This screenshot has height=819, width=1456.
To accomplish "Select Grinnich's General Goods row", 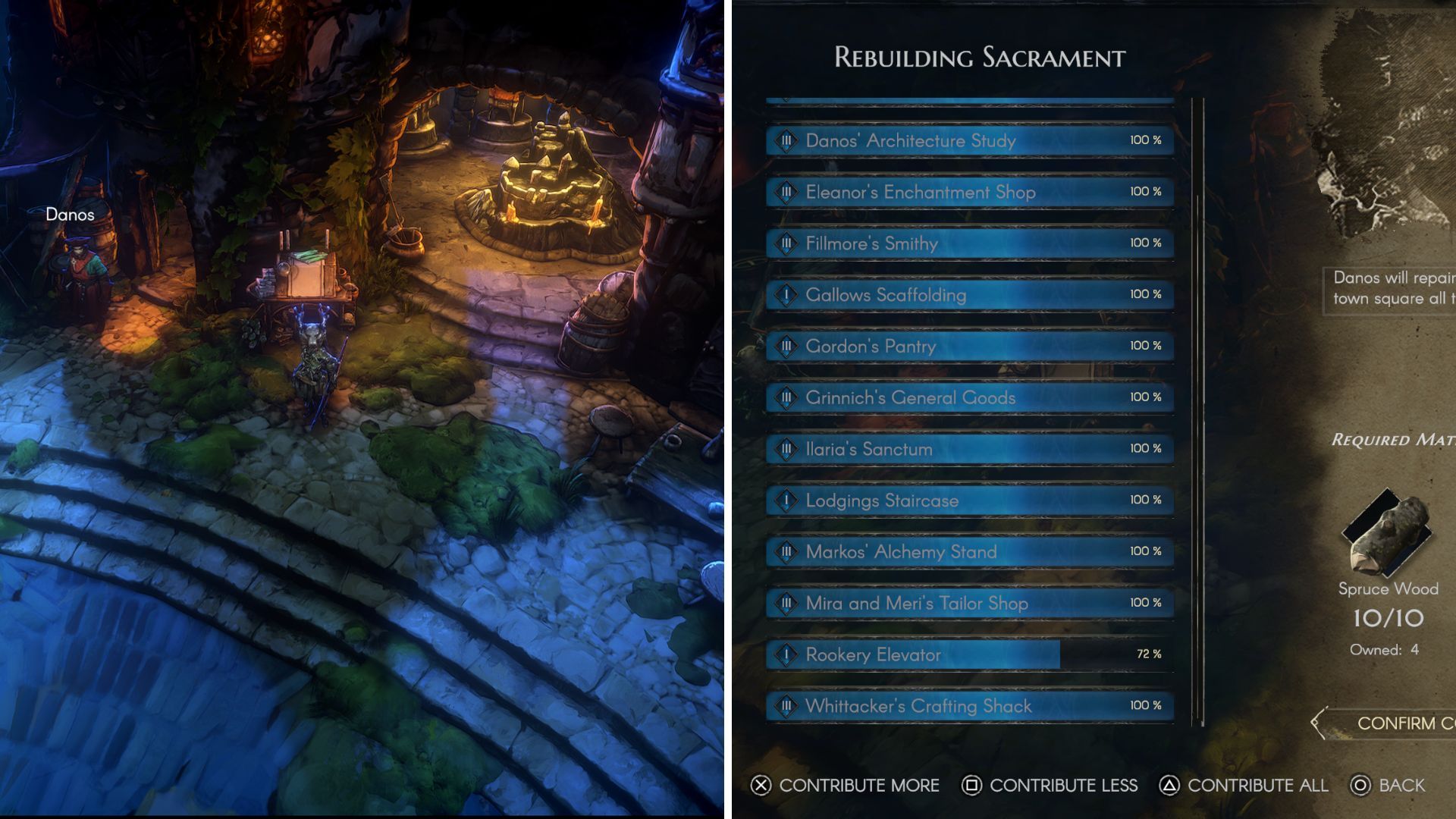I will 969,397.
